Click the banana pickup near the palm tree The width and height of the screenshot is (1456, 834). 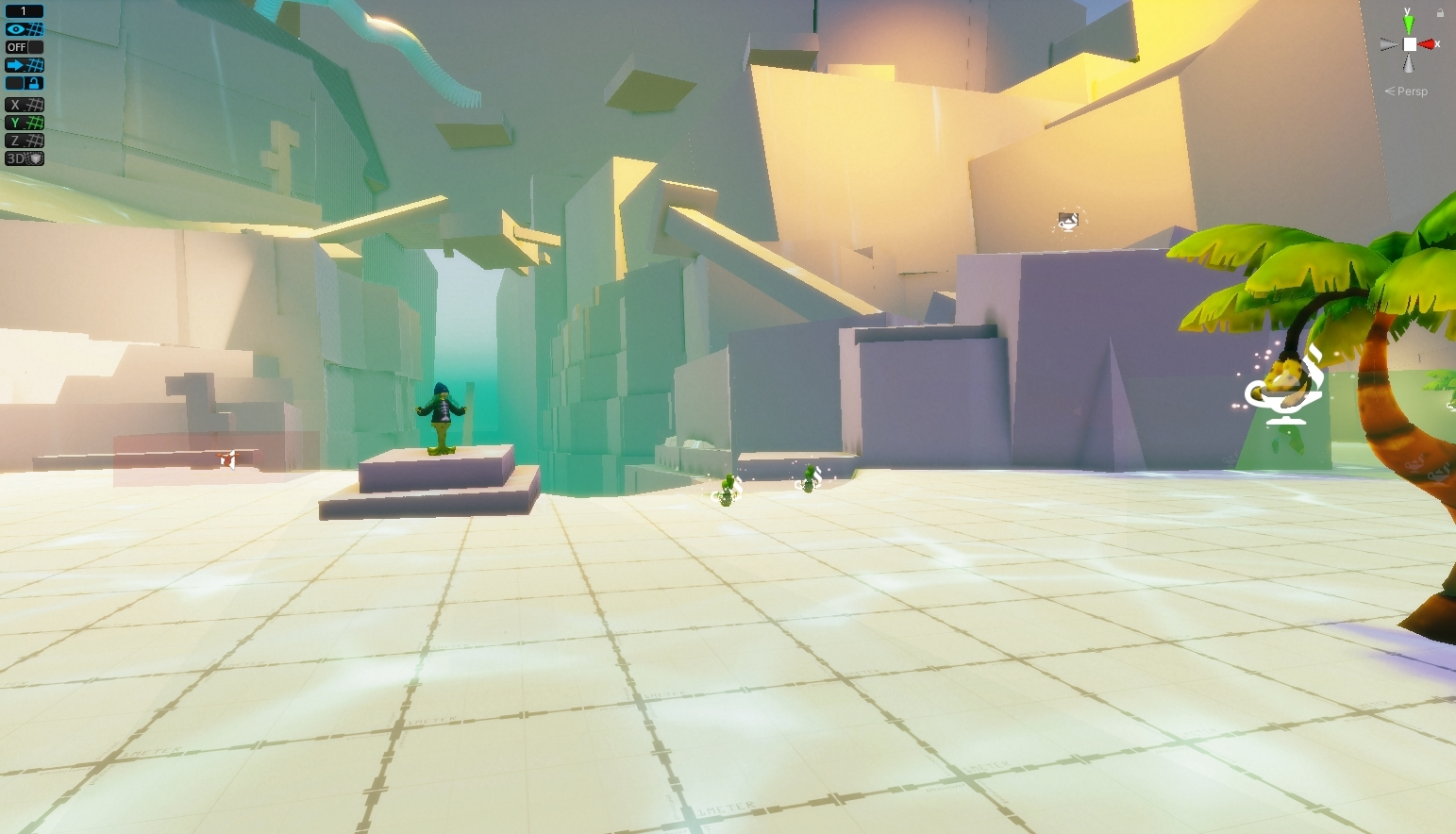click(1286, 383)
